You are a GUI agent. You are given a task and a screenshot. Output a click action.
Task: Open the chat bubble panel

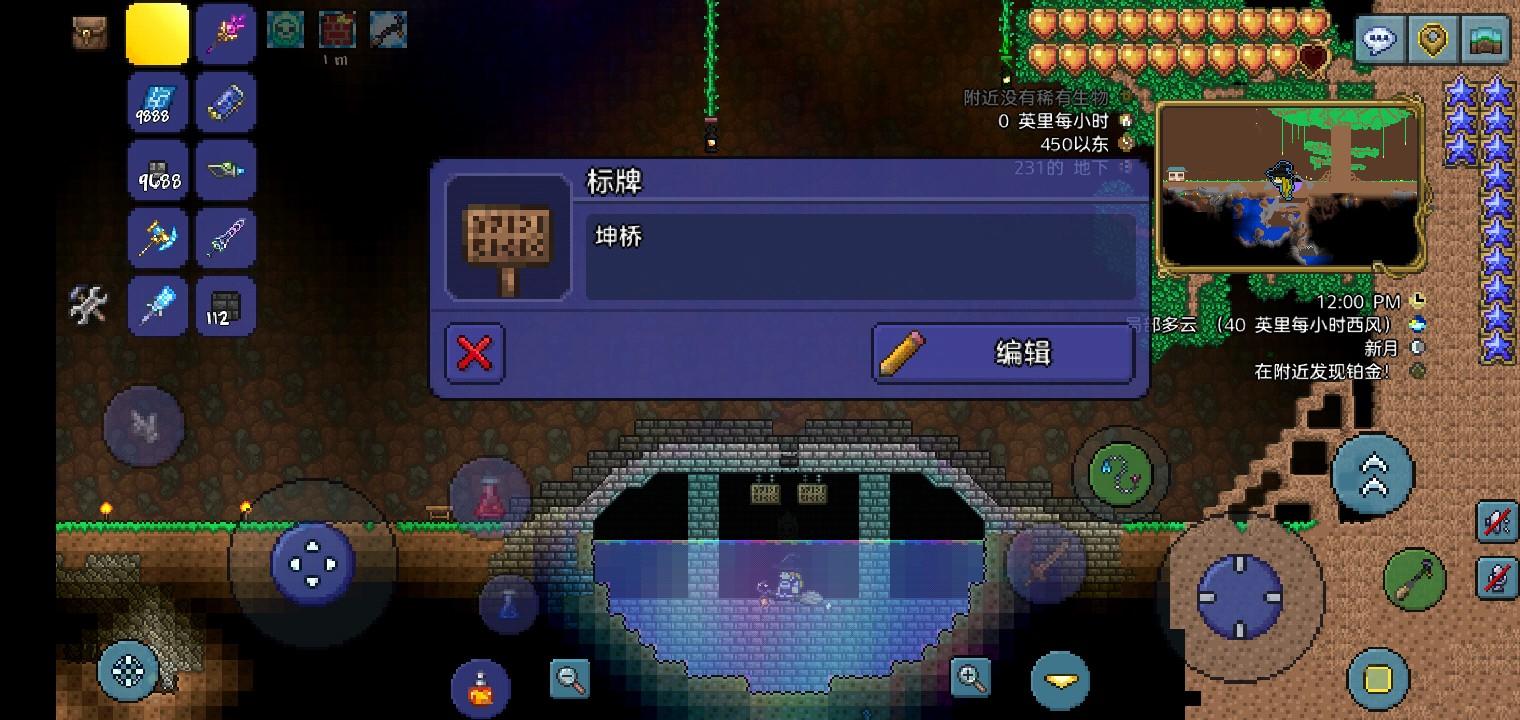[x=1380, y=40]
